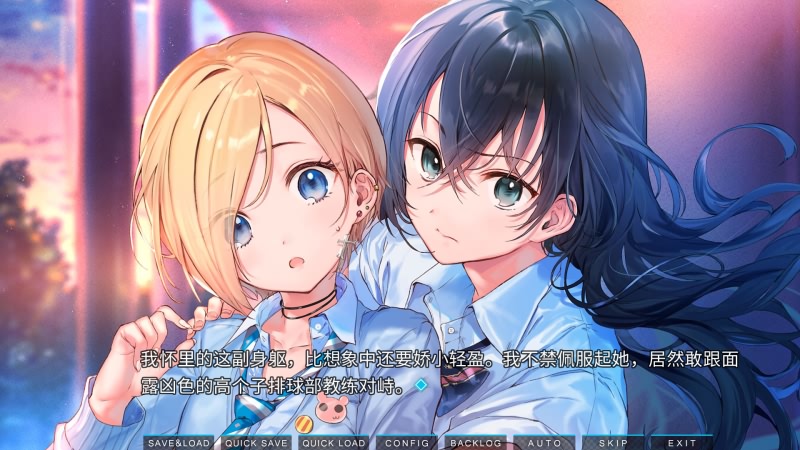Click the EXIT button
800x450 pixels.
682,442
